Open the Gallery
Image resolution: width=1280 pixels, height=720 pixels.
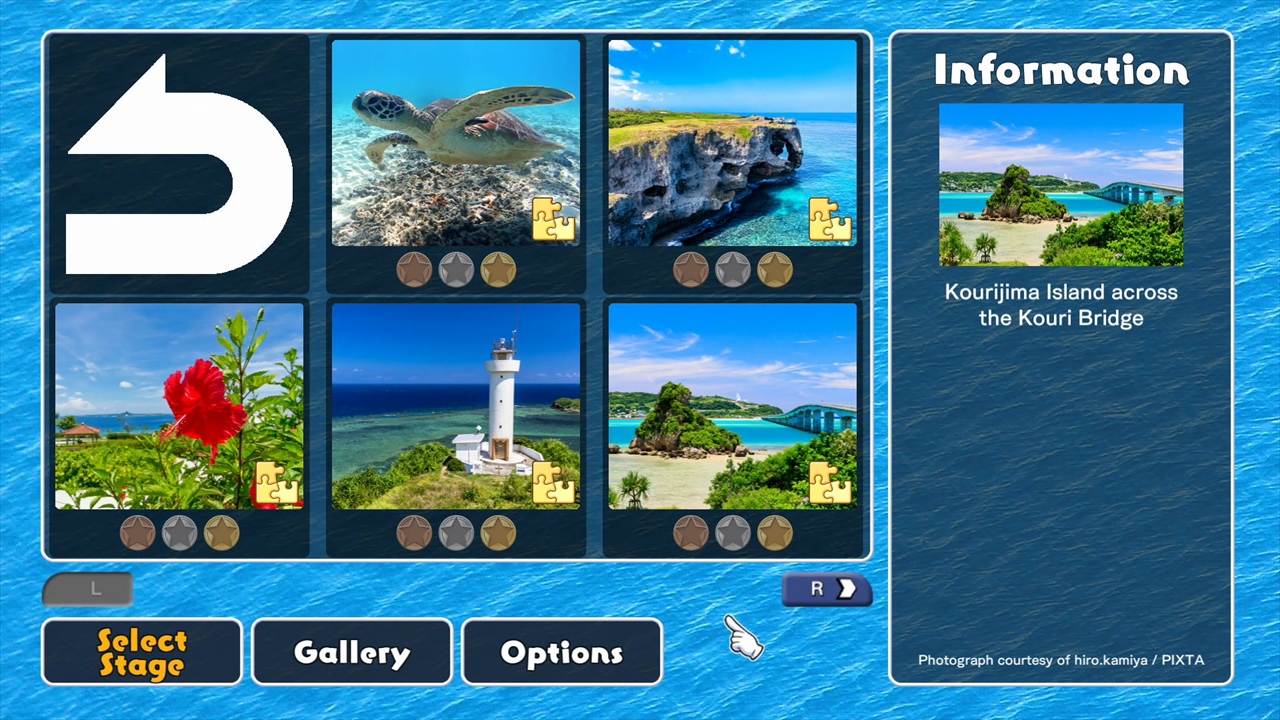[351, 651]
